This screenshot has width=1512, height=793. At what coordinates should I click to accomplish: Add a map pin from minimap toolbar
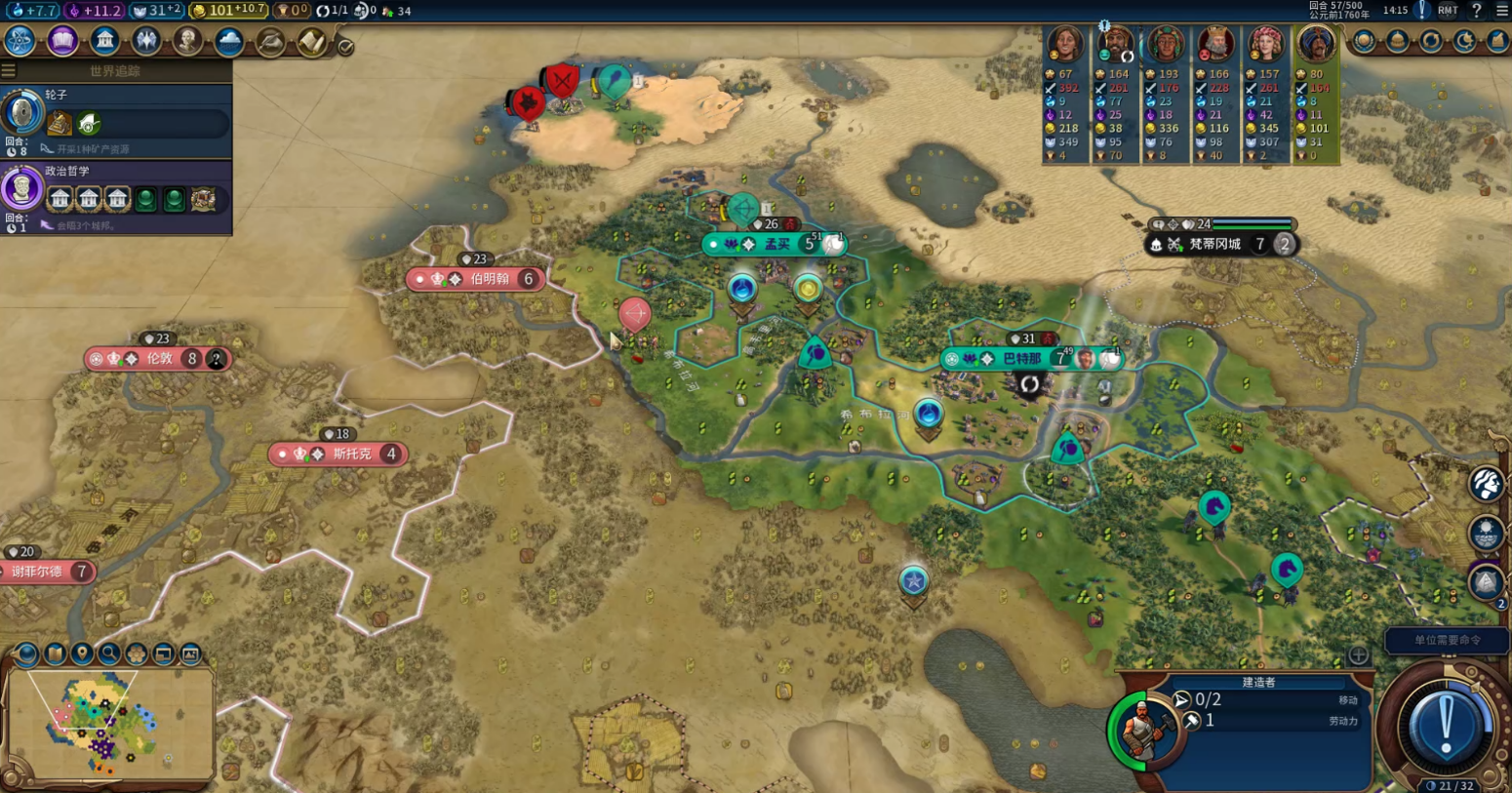[x=82, y=653]
